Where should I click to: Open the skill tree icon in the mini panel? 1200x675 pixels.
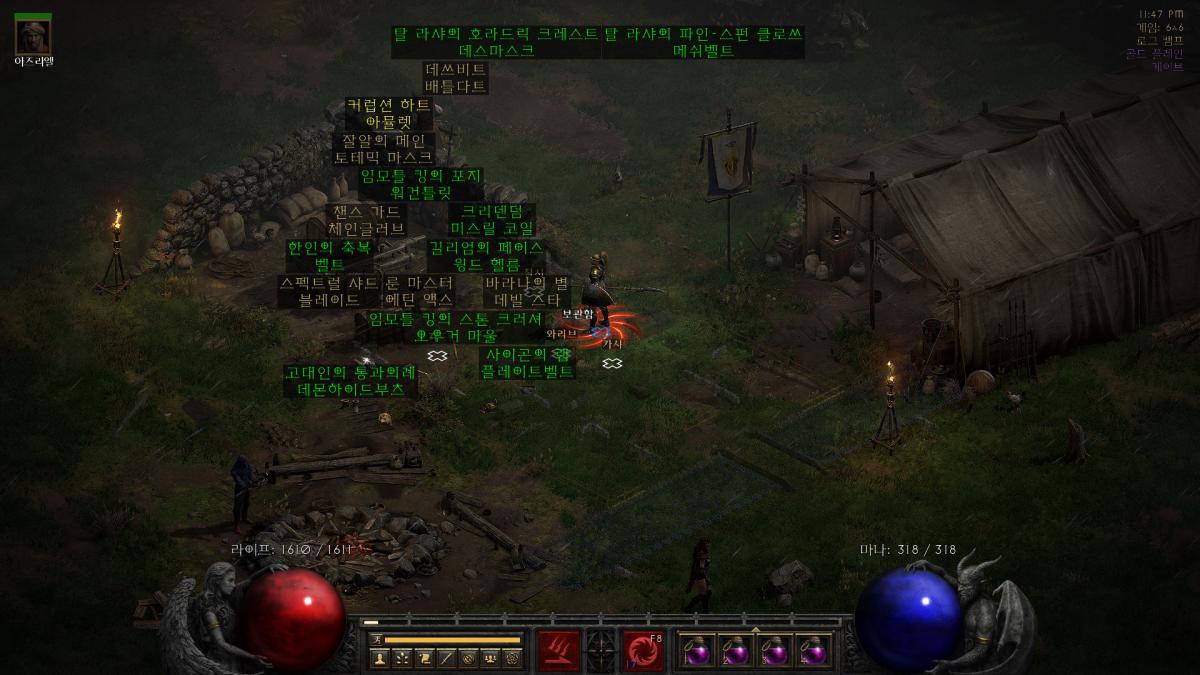point(401,658)
